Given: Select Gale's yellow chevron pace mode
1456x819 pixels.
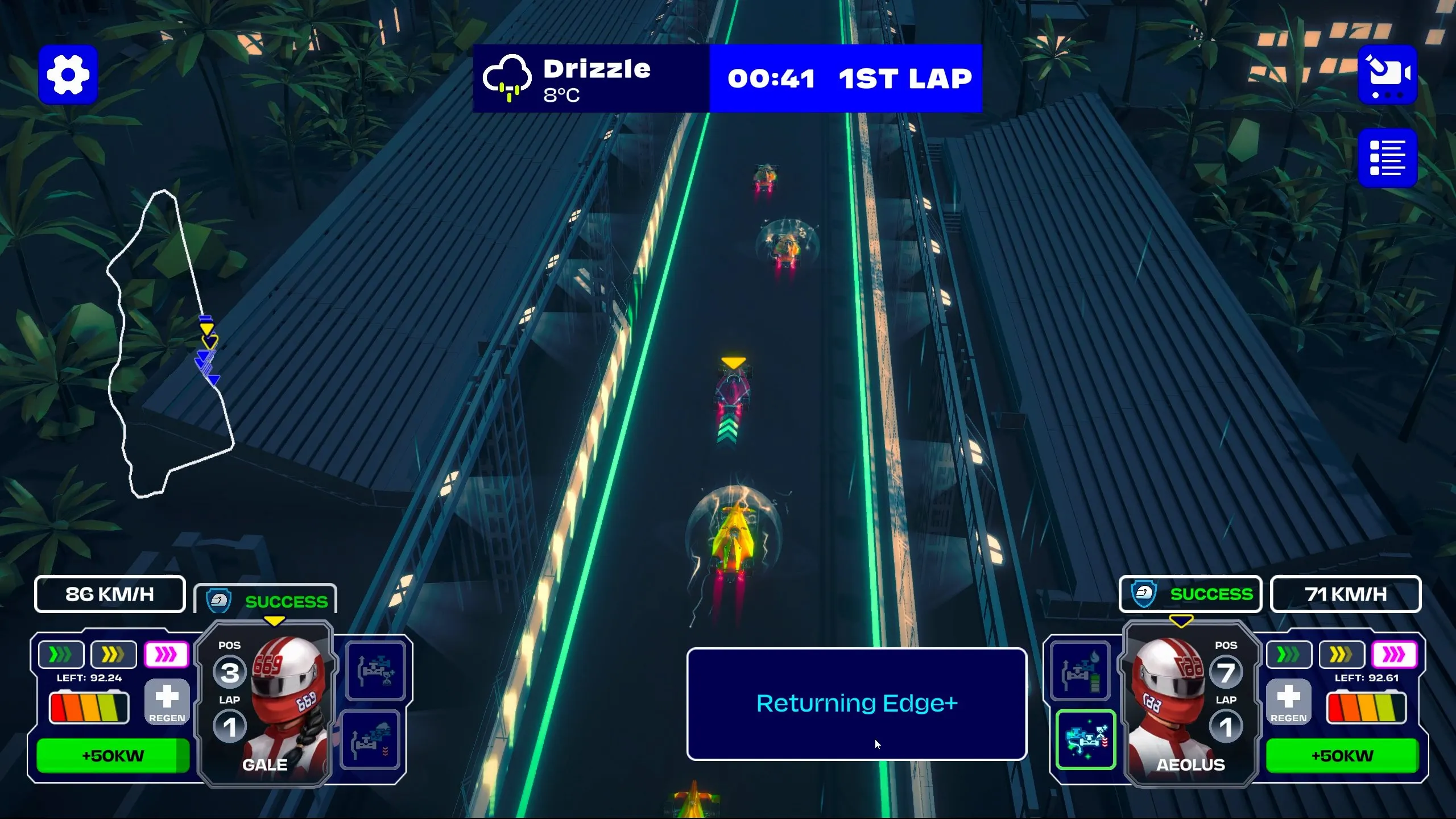Looking at the screenshot, I should tap(113, 655).
